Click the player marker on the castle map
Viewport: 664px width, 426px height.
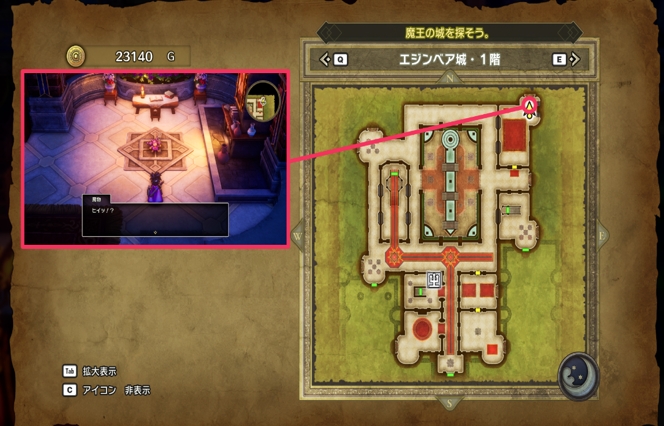529,103
